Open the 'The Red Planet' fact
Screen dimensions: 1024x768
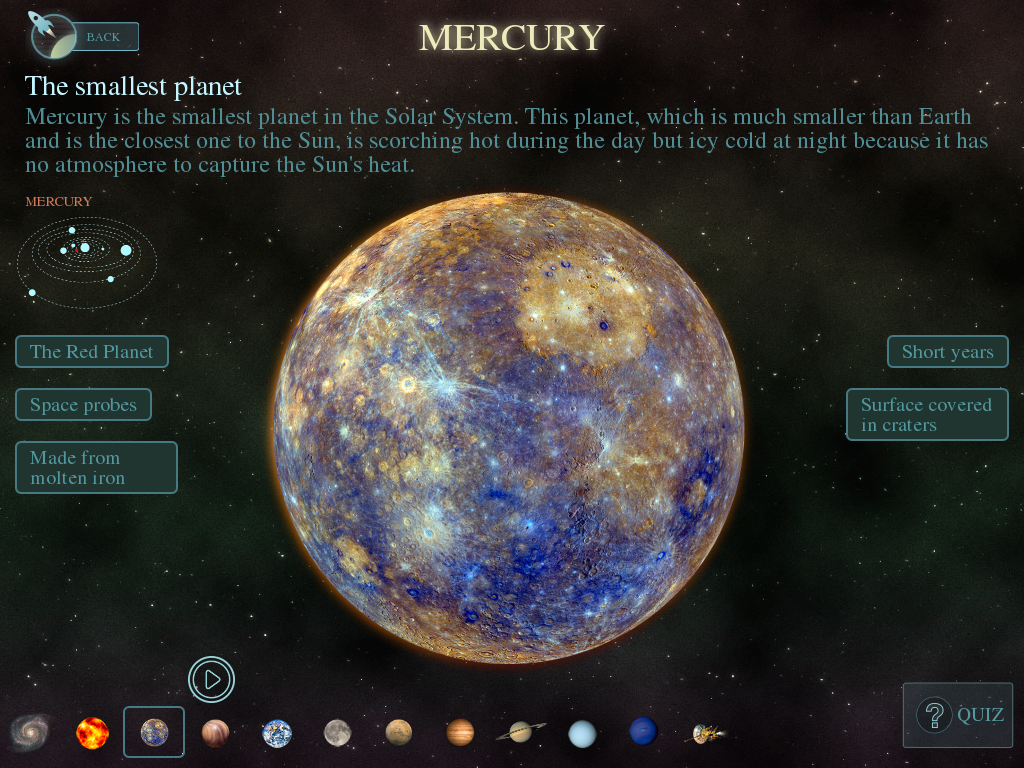click(92, 352)
